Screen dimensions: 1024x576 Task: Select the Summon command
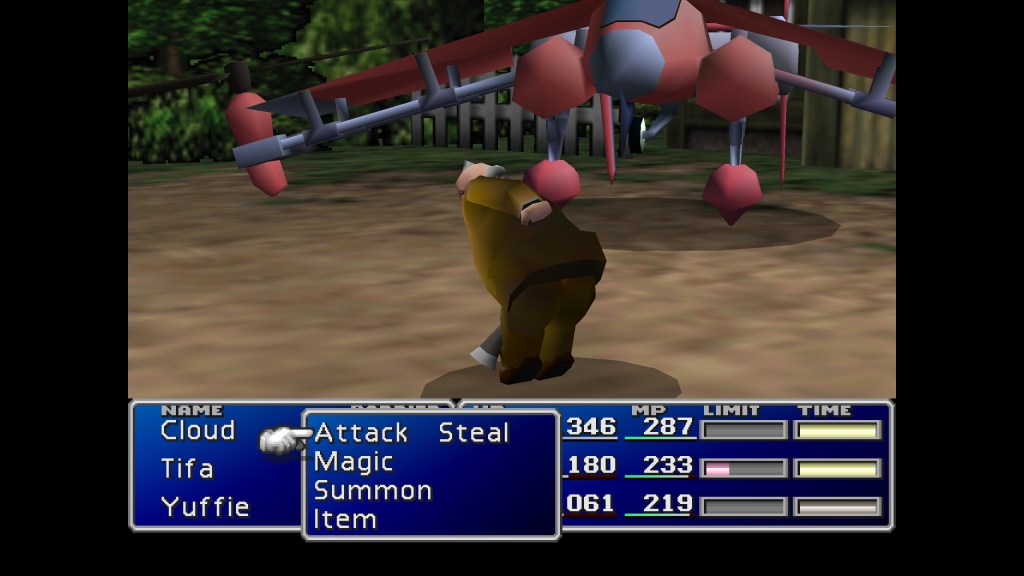pyautogui.click(x=372, y=491)
